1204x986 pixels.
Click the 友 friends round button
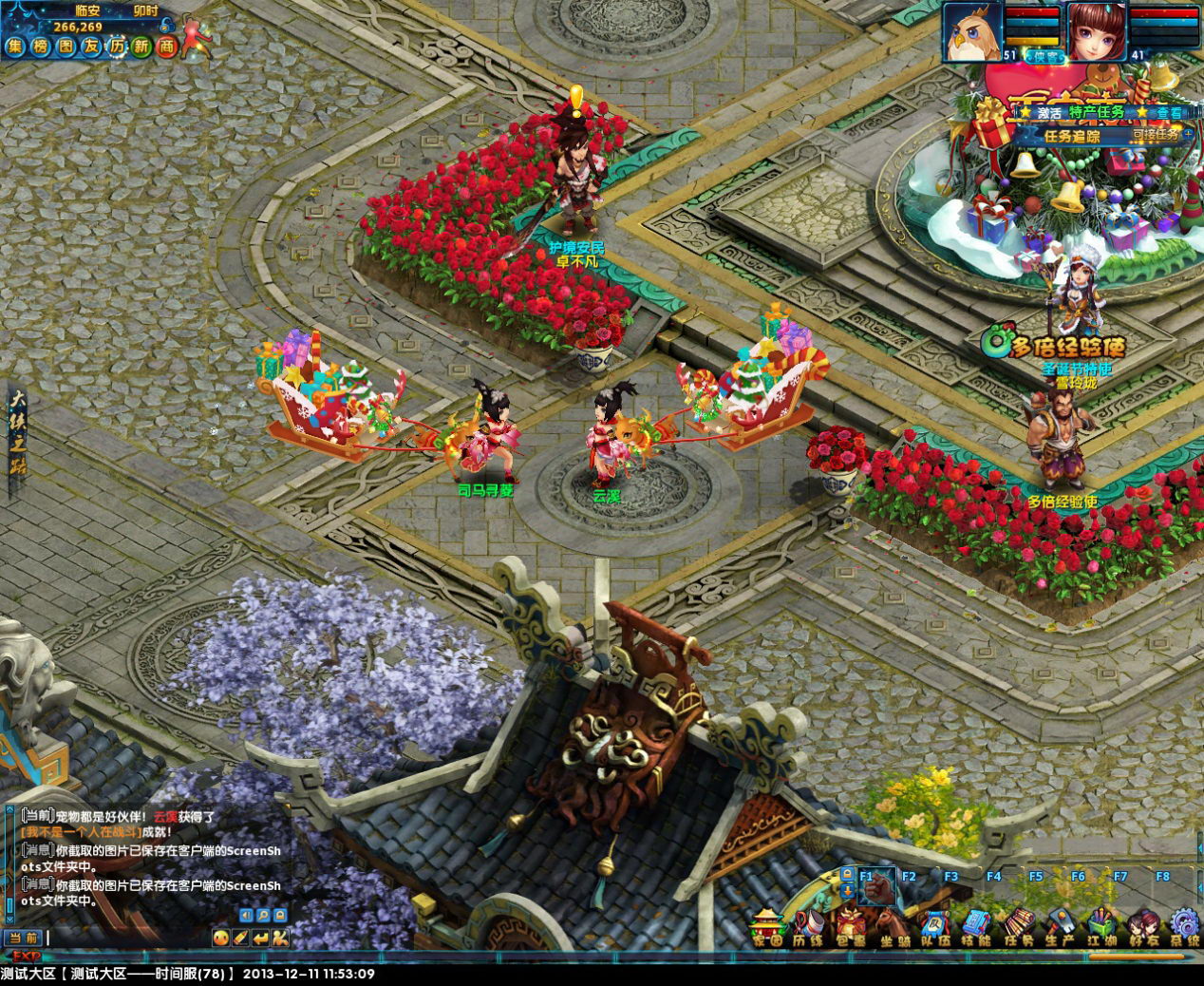(x=91, y=47)
